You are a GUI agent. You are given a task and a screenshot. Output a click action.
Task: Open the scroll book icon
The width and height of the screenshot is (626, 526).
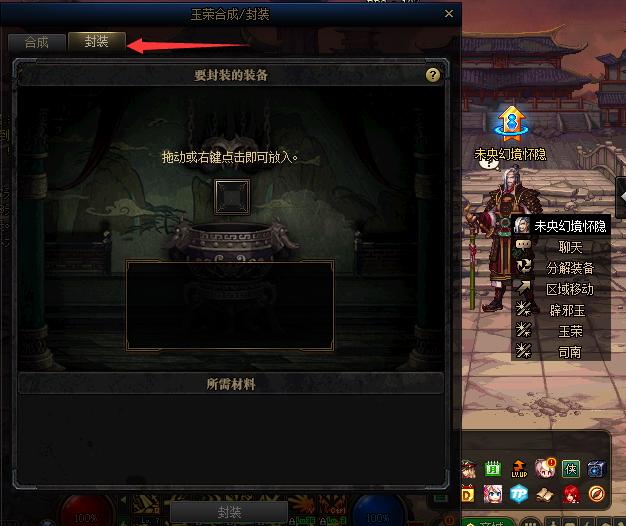point(545,494)
